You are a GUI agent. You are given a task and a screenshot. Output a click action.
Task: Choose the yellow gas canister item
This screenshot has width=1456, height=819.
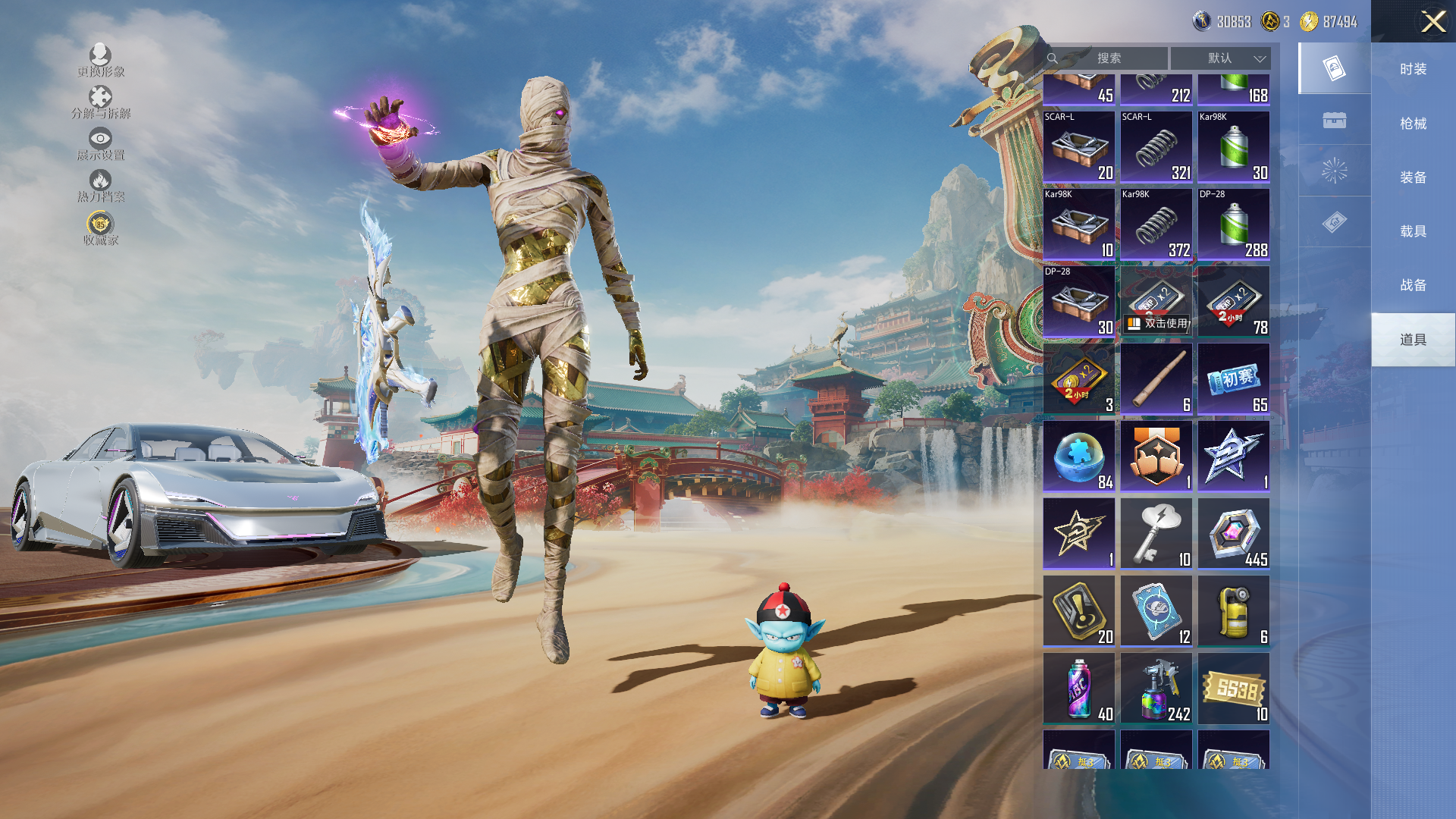1233,611
